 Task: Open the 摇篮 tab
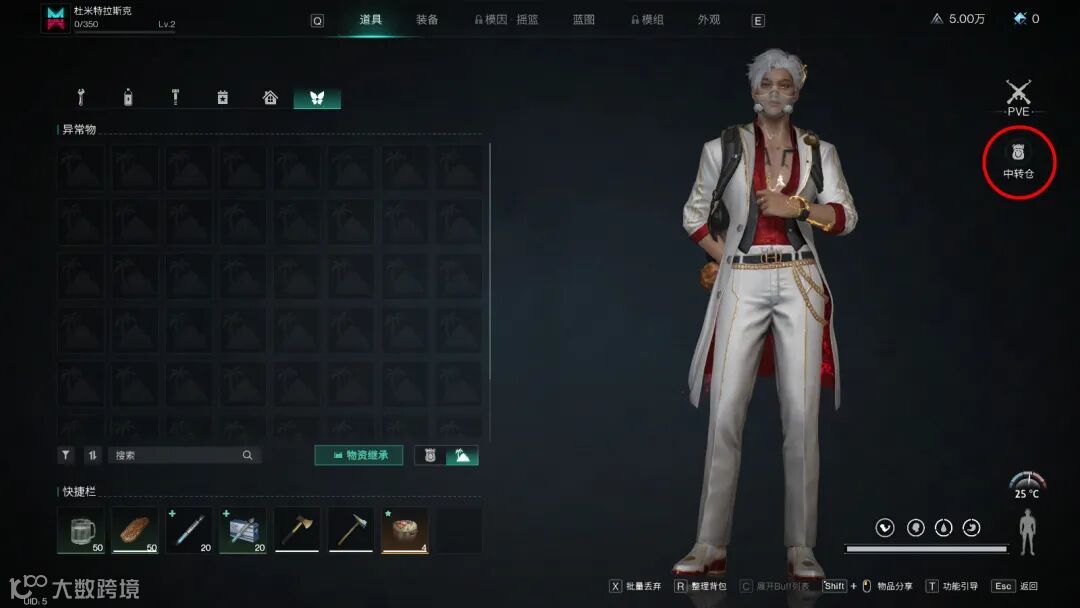pyautogui.click(x=527, y=20)
